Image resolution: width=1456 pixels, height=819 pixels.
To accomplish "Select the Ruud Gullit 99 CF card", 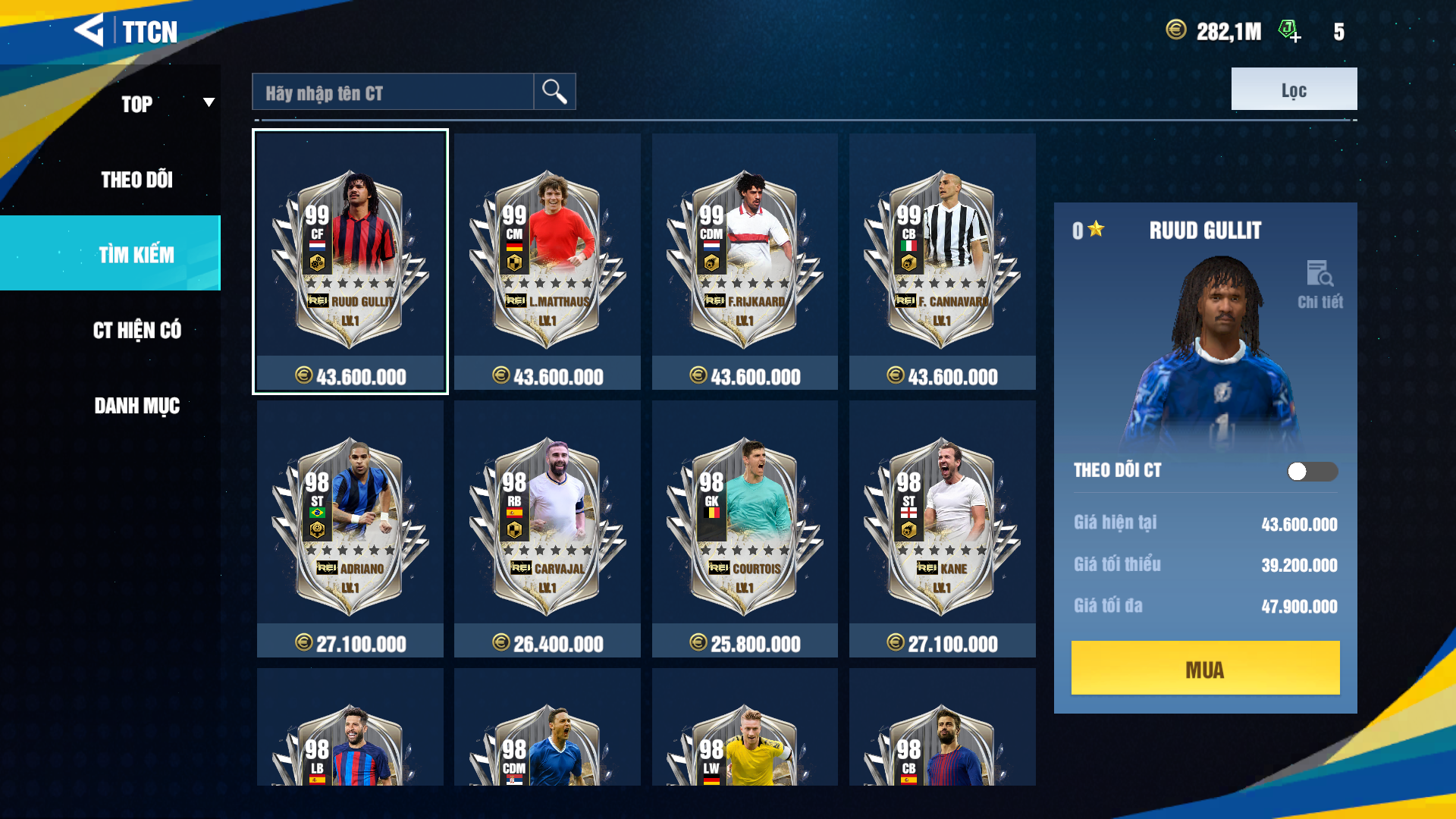I will coord(350,262).
